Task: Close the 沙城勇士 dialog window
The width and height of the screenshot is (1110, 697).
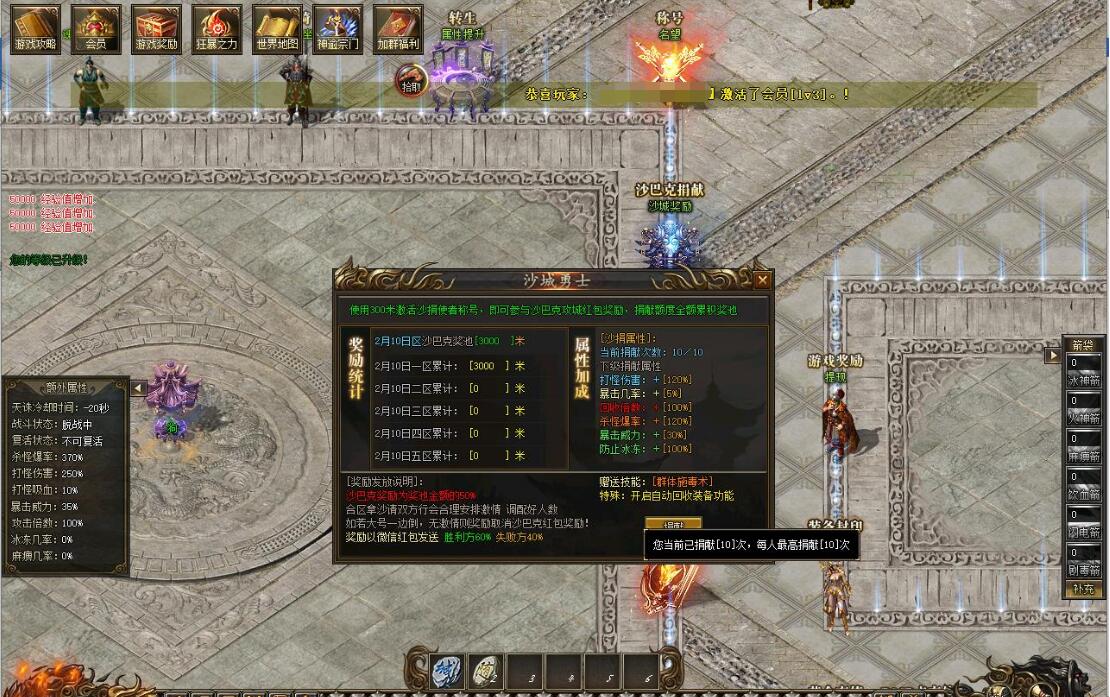Action: point(762,280)
